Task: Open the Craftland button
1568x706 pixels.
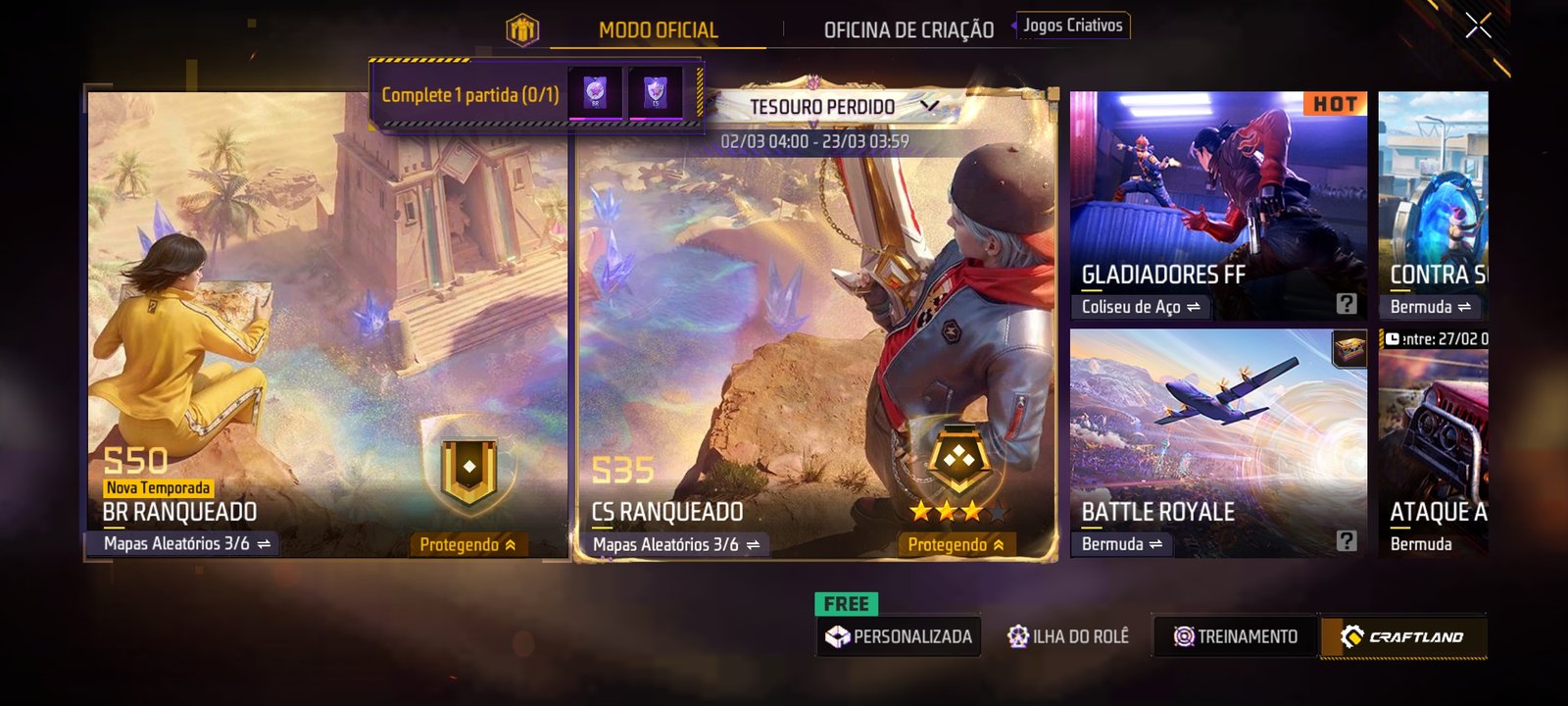Action: pos(1403,636)
